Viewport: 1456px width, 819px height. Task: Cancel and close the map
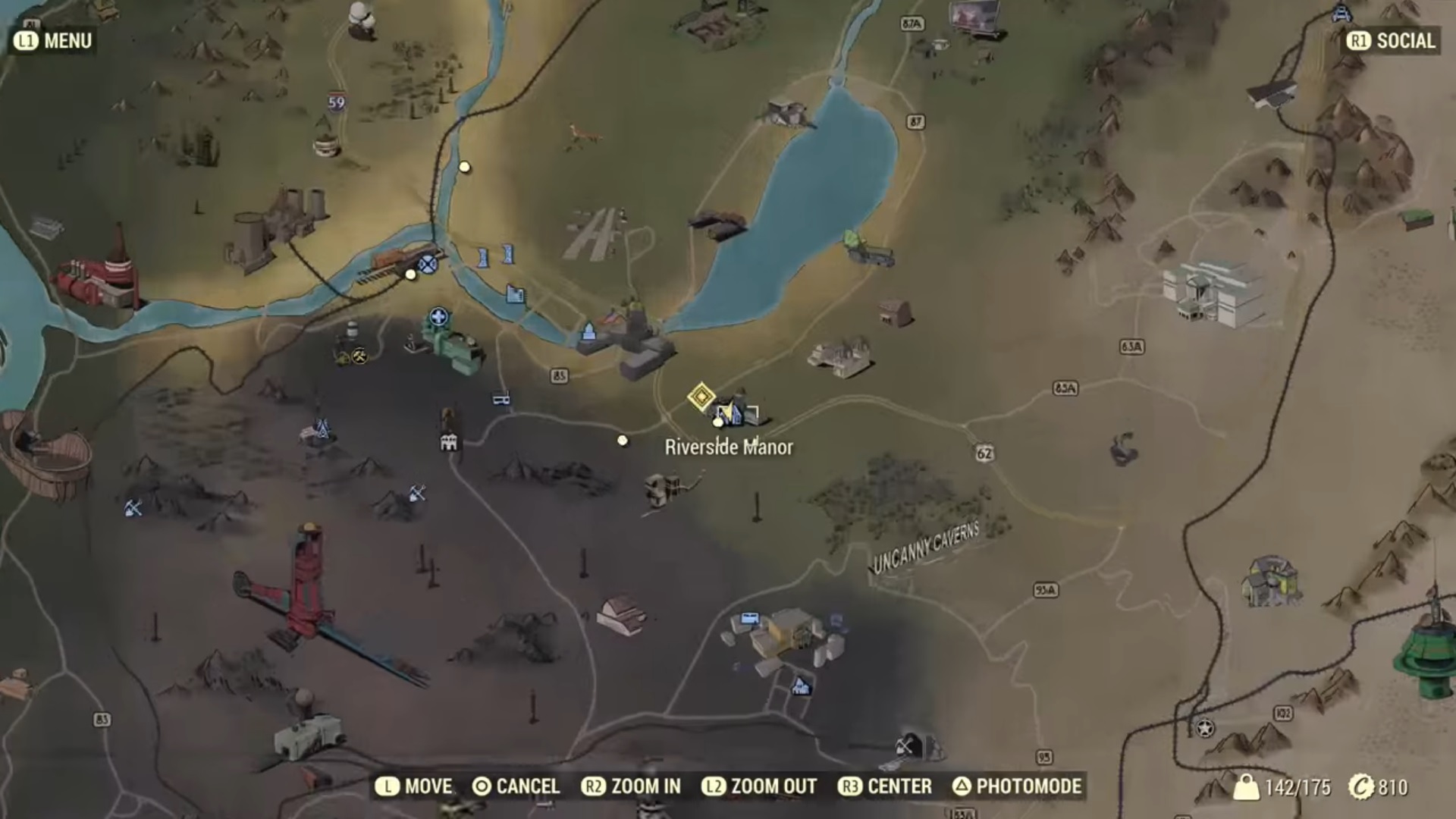516,786
